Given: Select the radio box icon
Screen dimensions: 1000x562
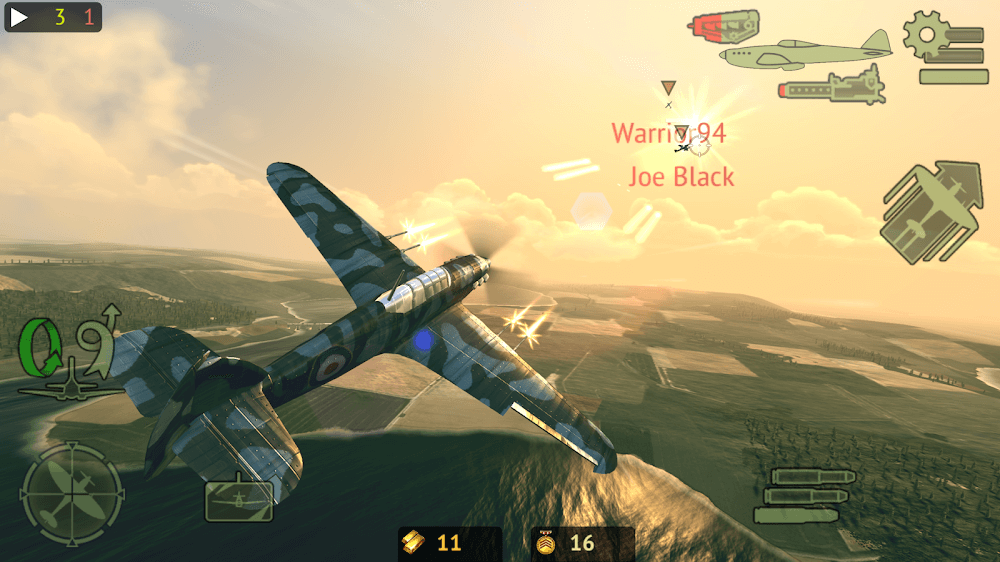Looking at the screenshot, I should pos(239,499).
